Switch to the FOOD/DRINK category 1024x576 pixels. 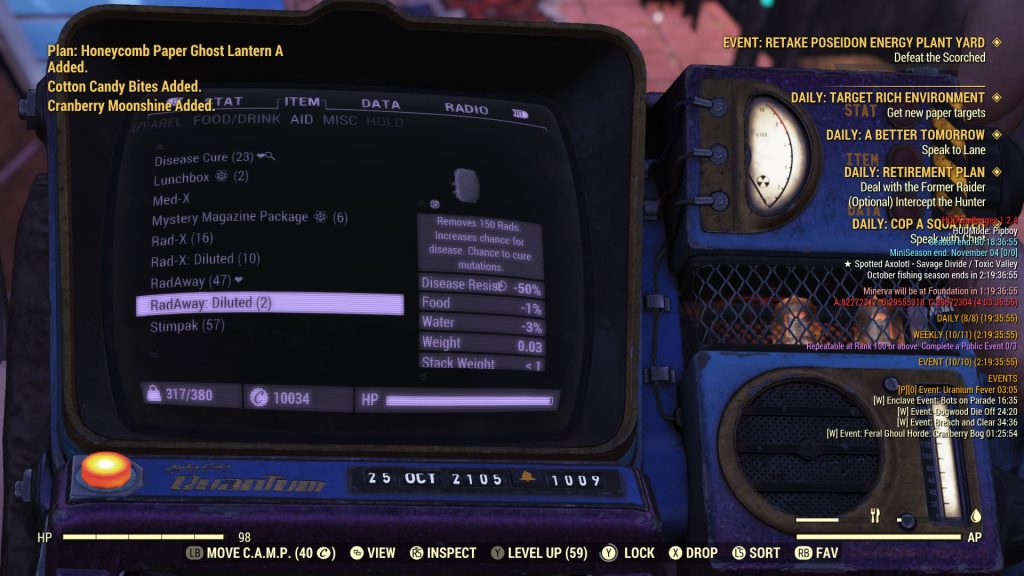[x=236, y=121]
